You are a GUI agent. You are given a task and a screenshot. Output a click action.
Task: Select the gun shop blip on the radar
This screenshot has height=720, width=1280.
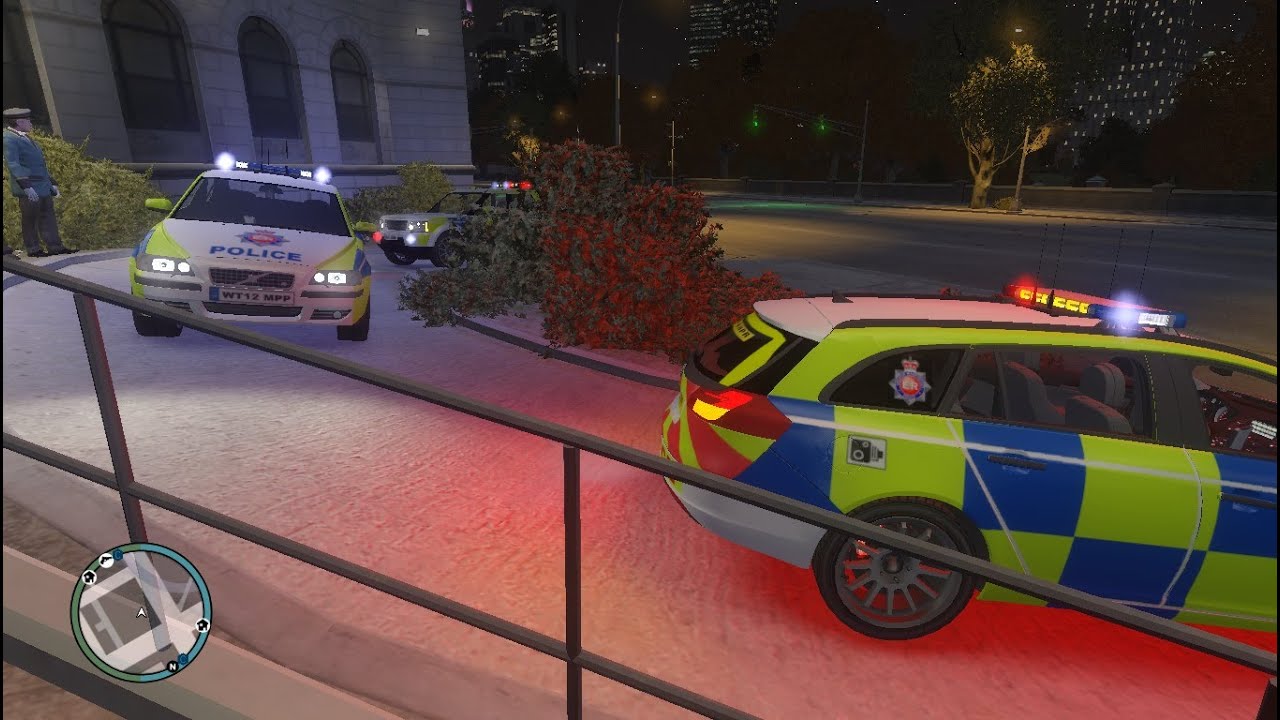coord(106,560)
